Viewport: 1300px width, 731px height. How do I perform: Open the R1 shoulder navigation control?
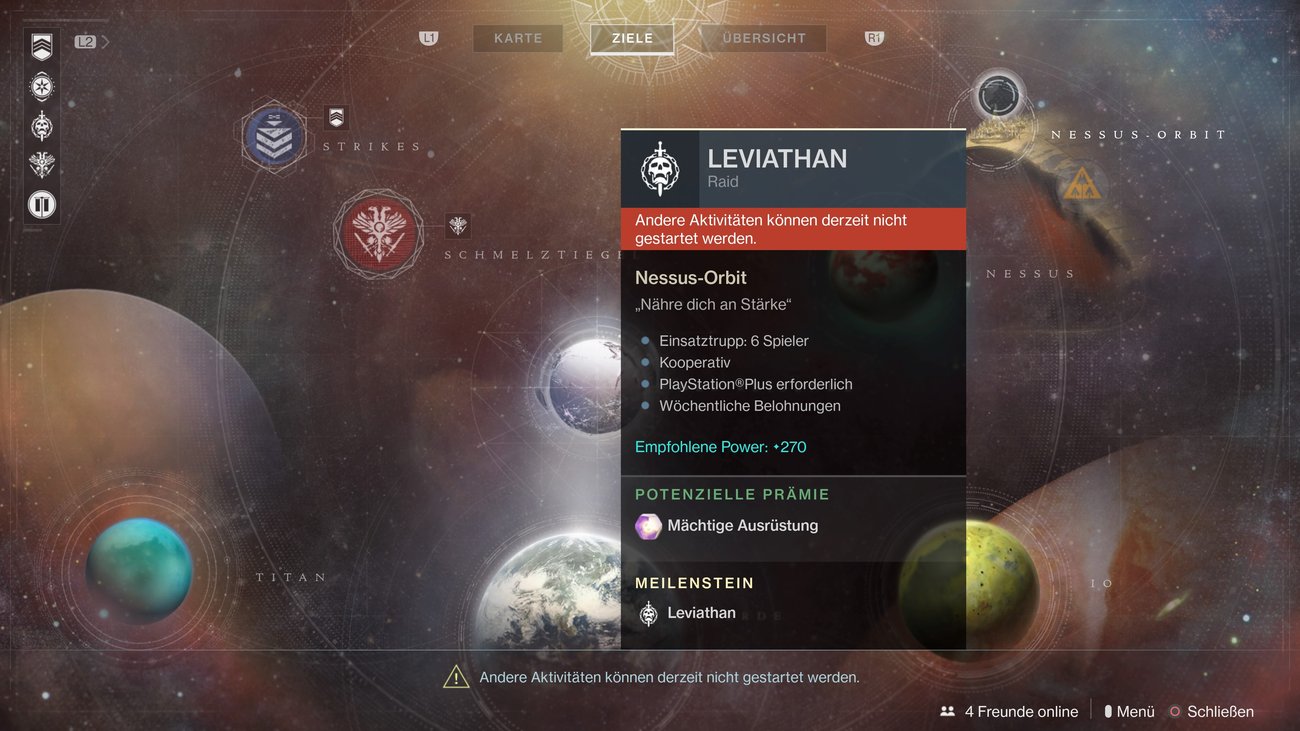tap(873, 37)
